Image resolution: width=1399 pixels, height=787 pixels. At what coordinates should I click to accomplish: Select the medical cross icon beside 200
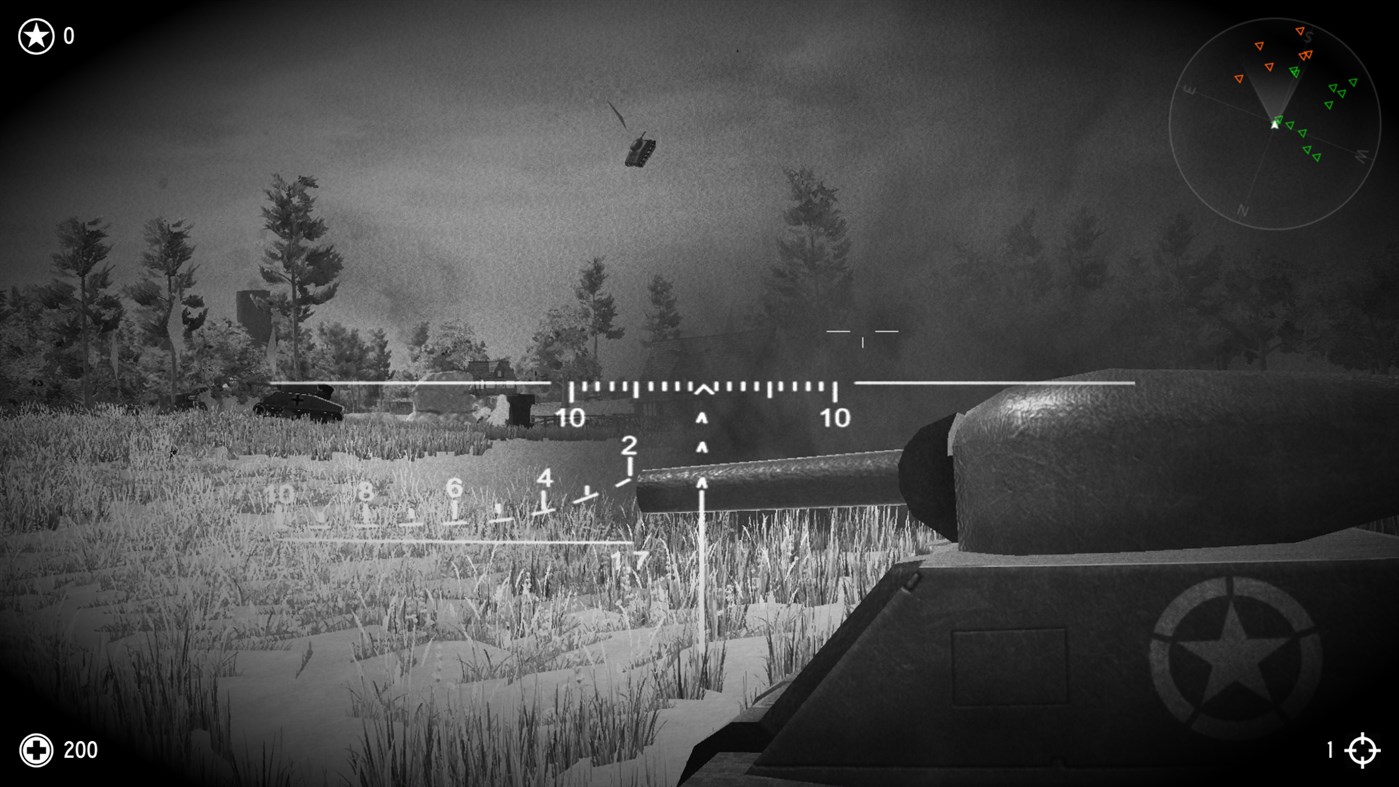coord(37,750)
